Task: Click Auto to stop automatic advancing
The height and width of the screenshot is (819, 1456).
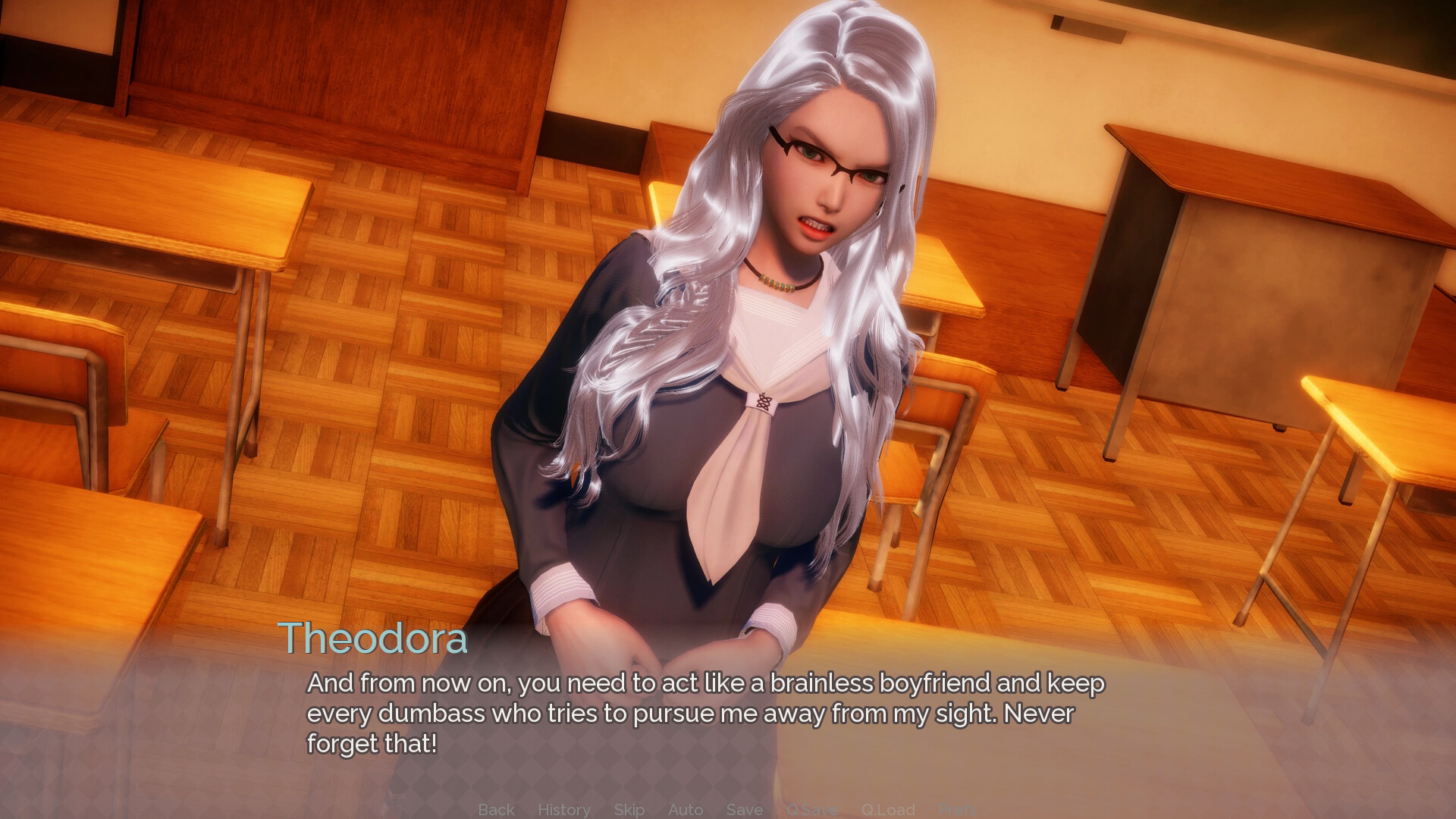Action: 685,809
